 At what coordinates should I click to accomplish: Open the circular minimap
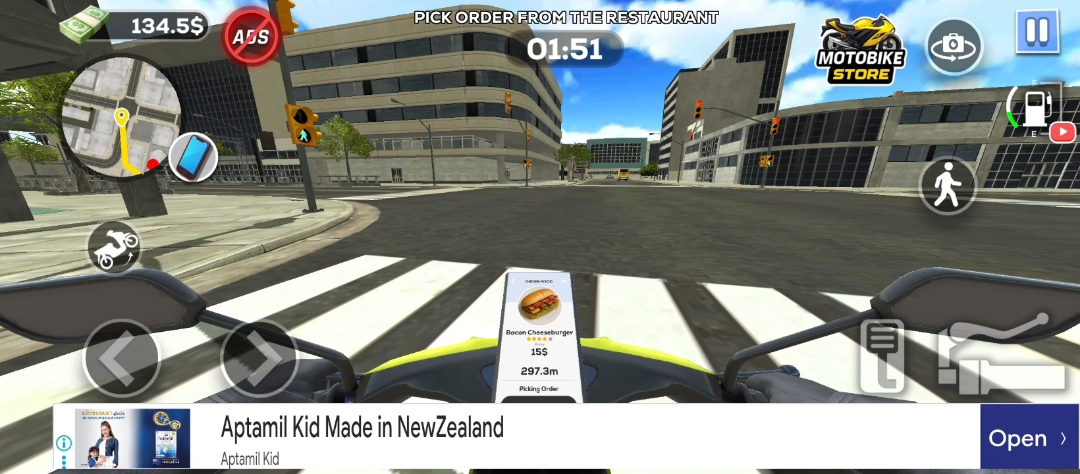(x=120, y=116)
